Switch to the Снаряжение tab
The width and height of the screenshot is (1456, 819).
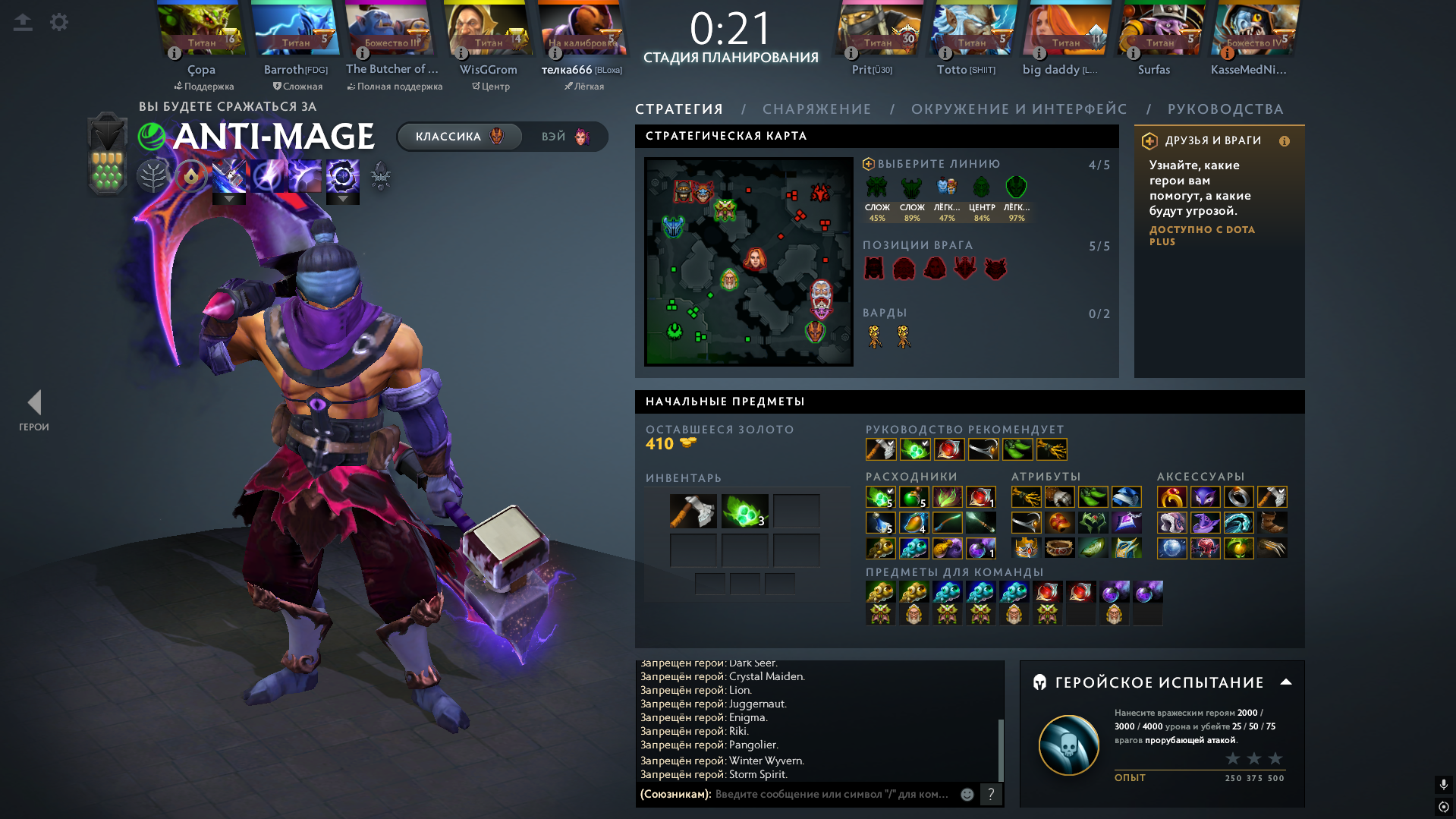816,109
